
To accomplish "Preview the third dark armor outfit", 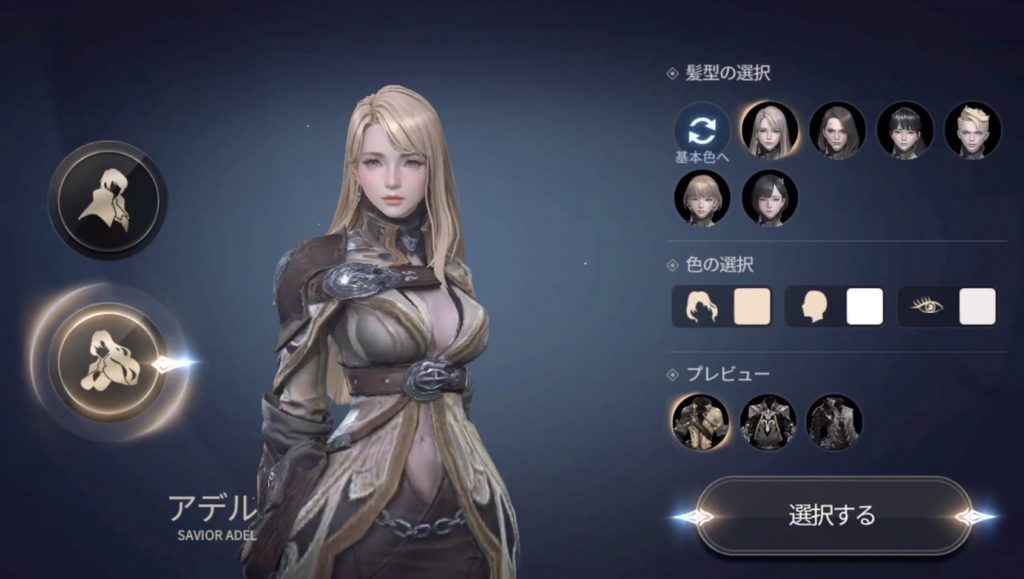I will point(835,421).
